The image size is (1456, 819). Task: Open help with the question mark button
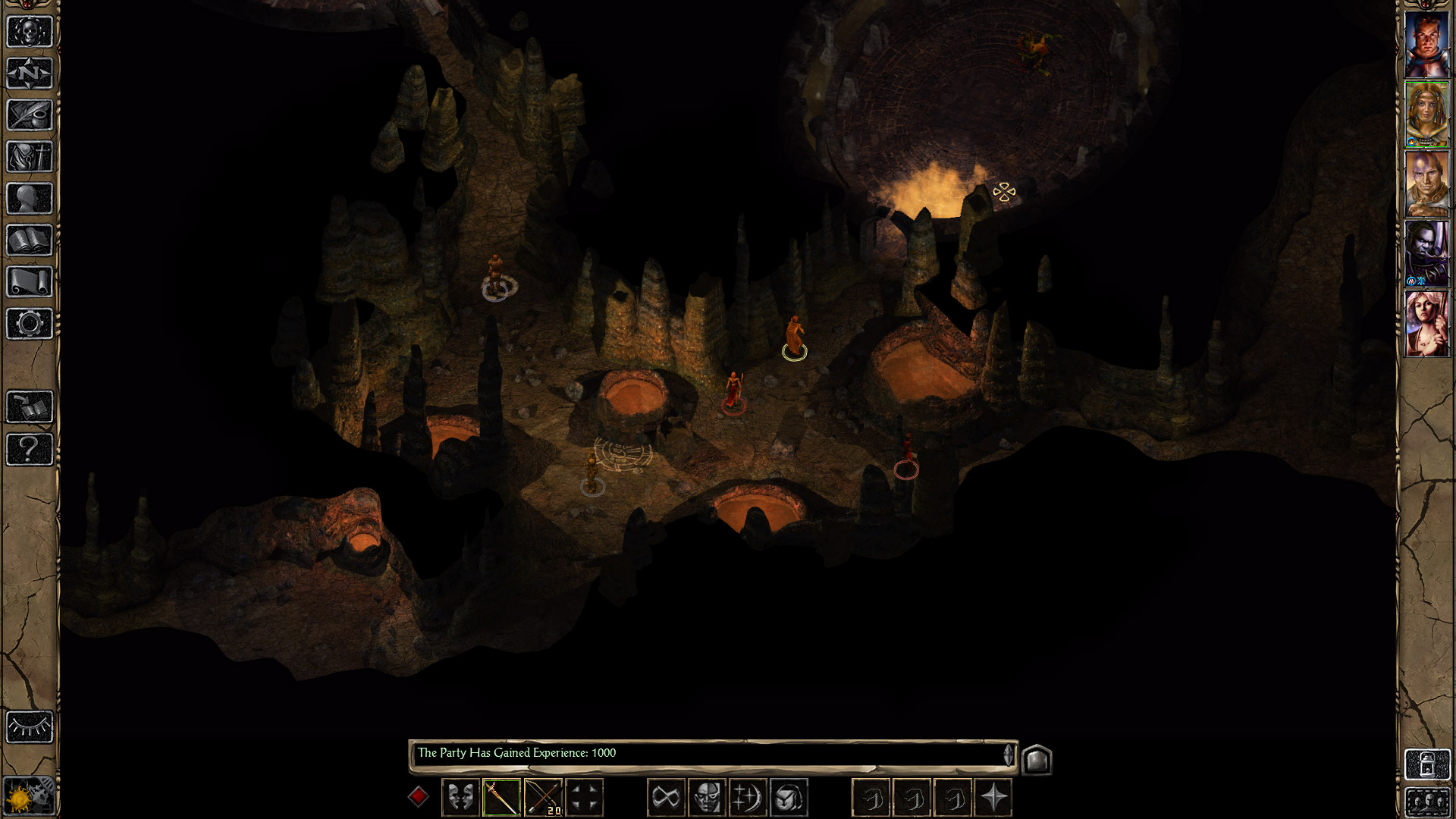point(30,449)
